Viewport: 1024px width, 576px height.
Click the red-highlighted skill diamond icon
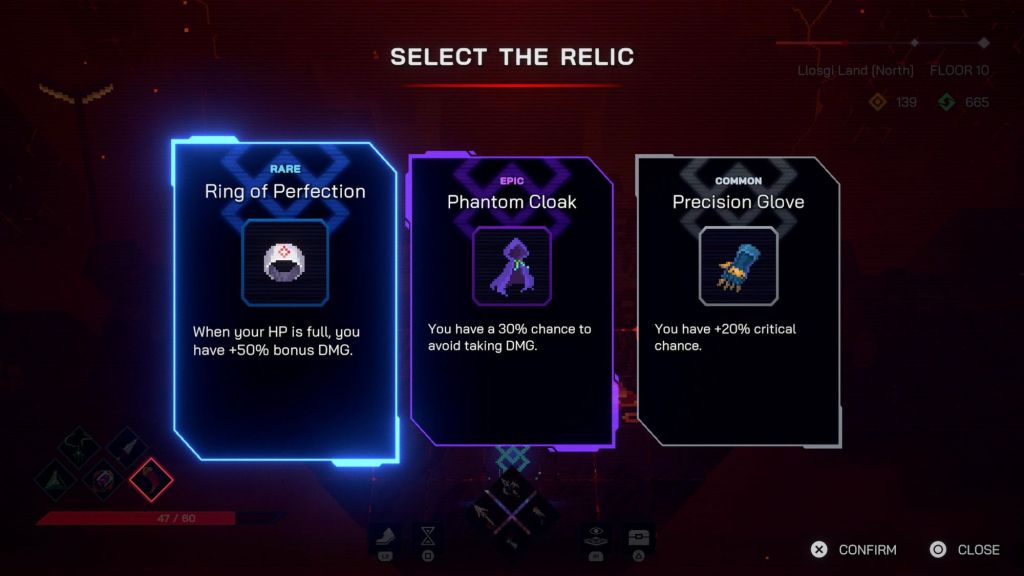[x=151, y=479]
